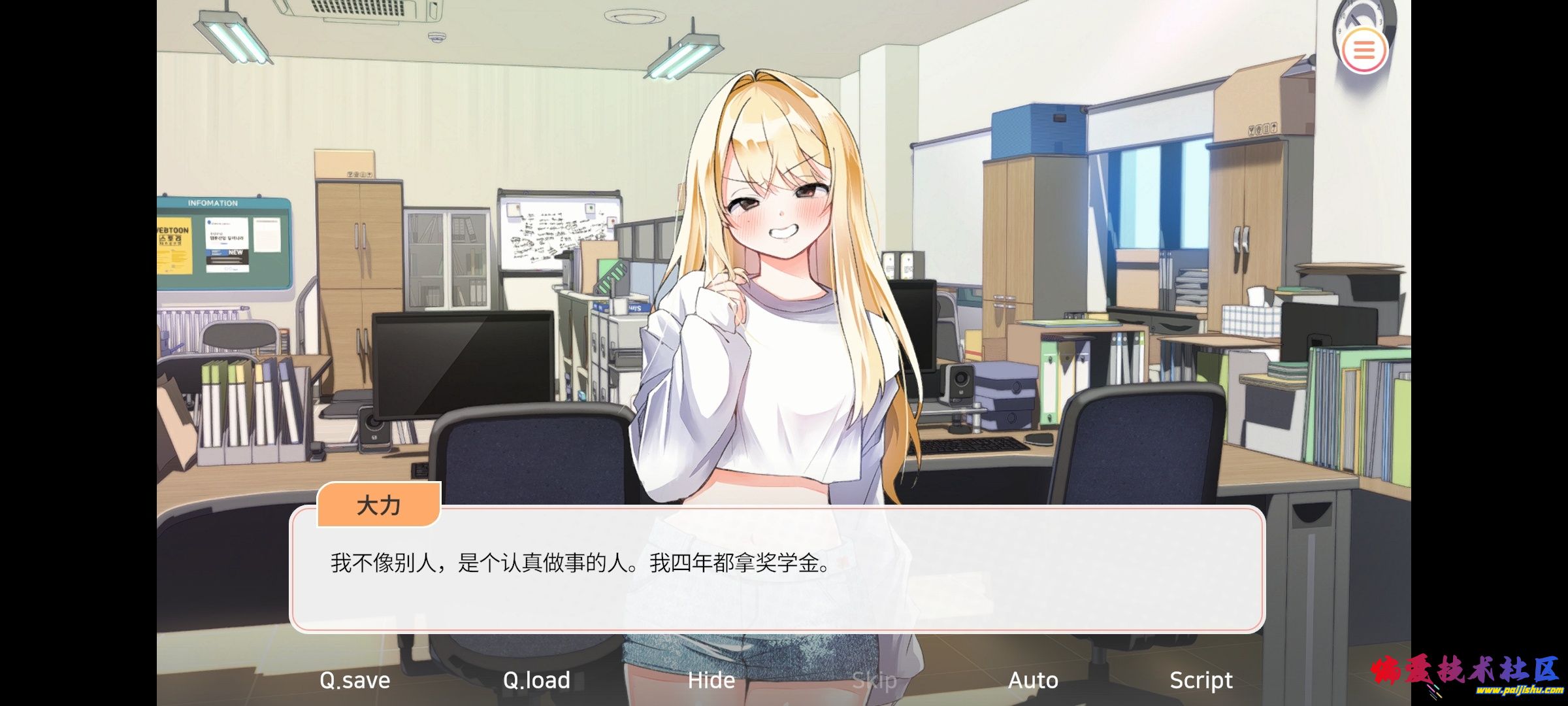Image resolution: width=1568 pixels, height=706 pixels.
Task: Open the round hamburger menu button
Action: (x=1364, y=50)
